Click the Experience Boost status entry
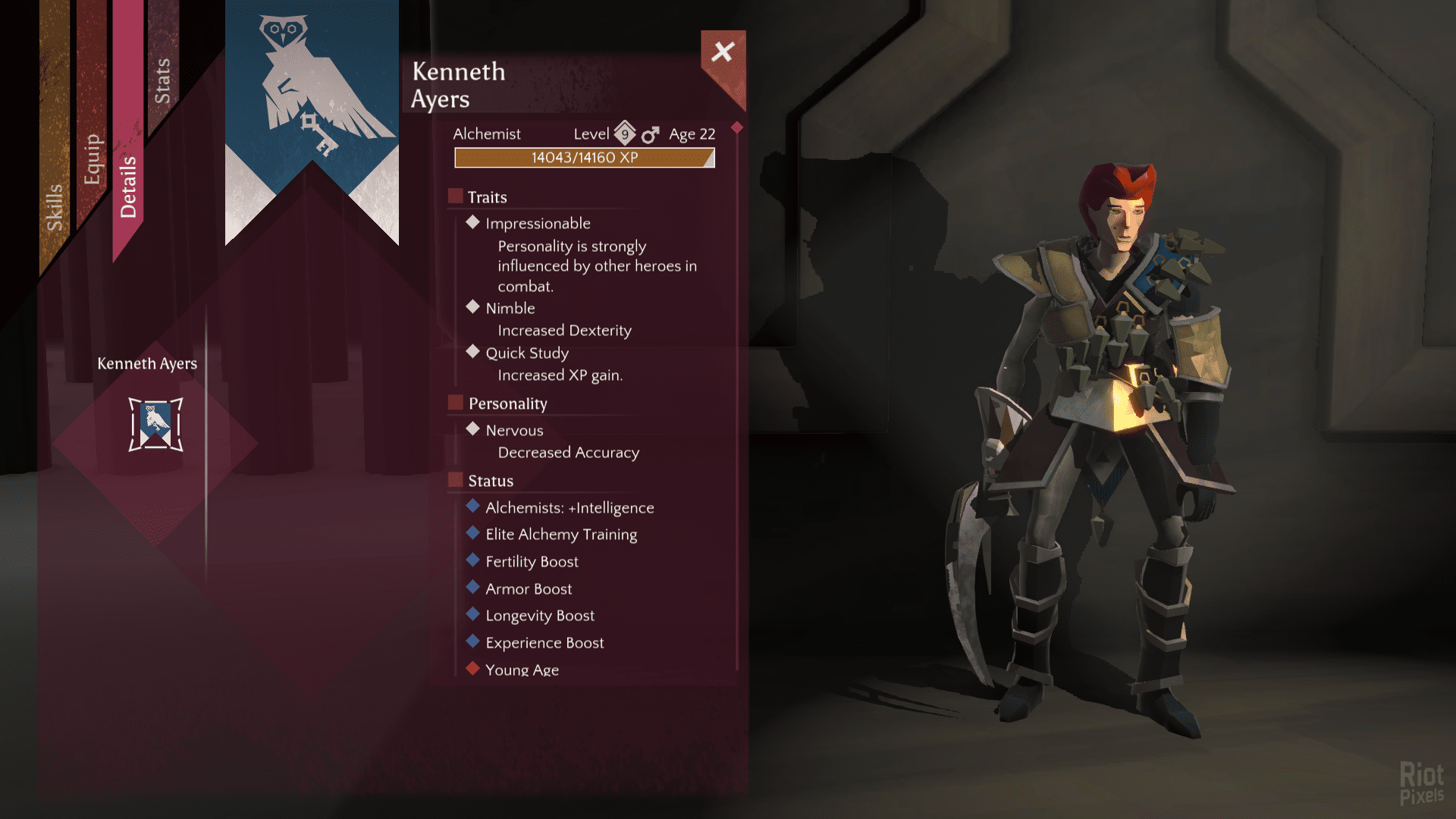The width and height of the screenshot is (1456, 819). point(544,643)
